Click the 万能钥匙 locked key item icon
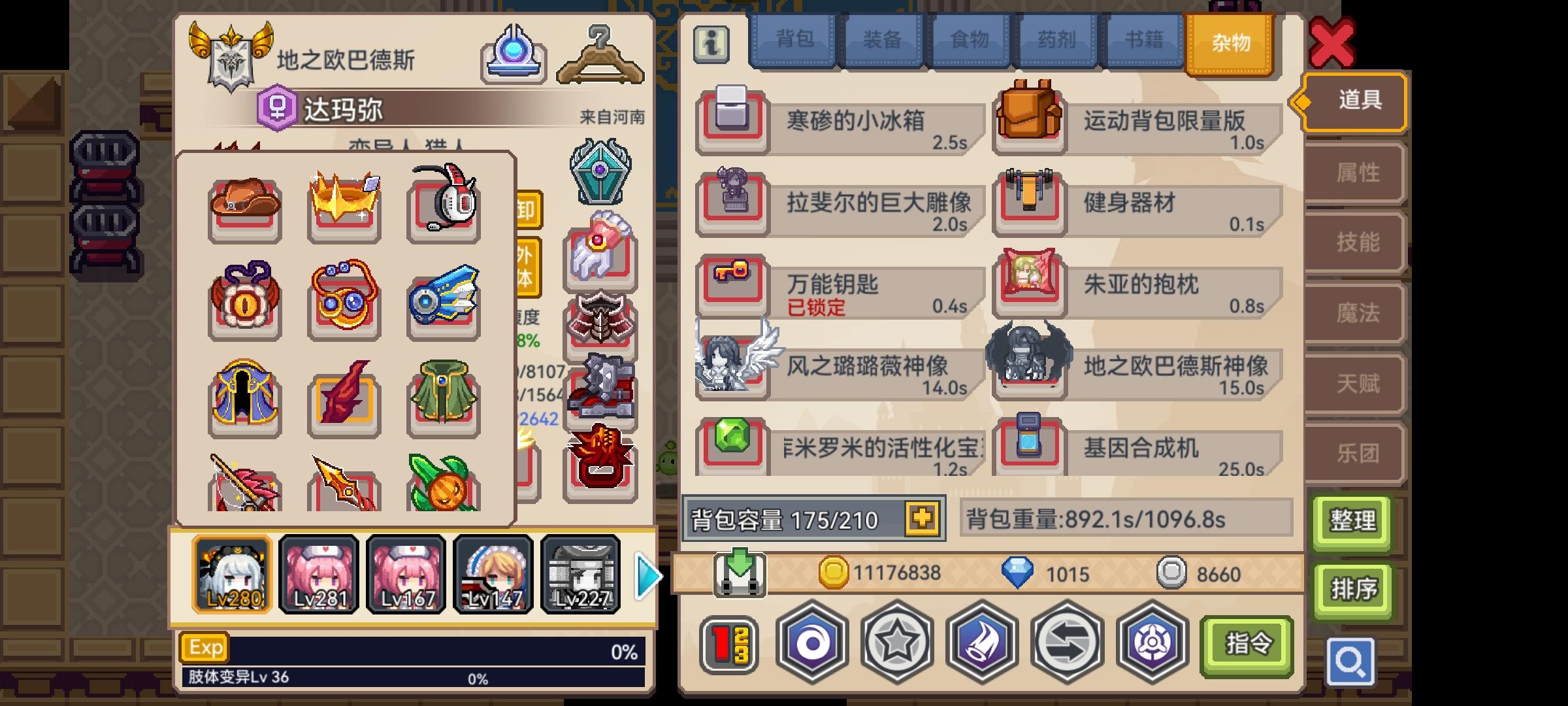Viewport: 1568px width, 706px height. (x=732, y=286)
